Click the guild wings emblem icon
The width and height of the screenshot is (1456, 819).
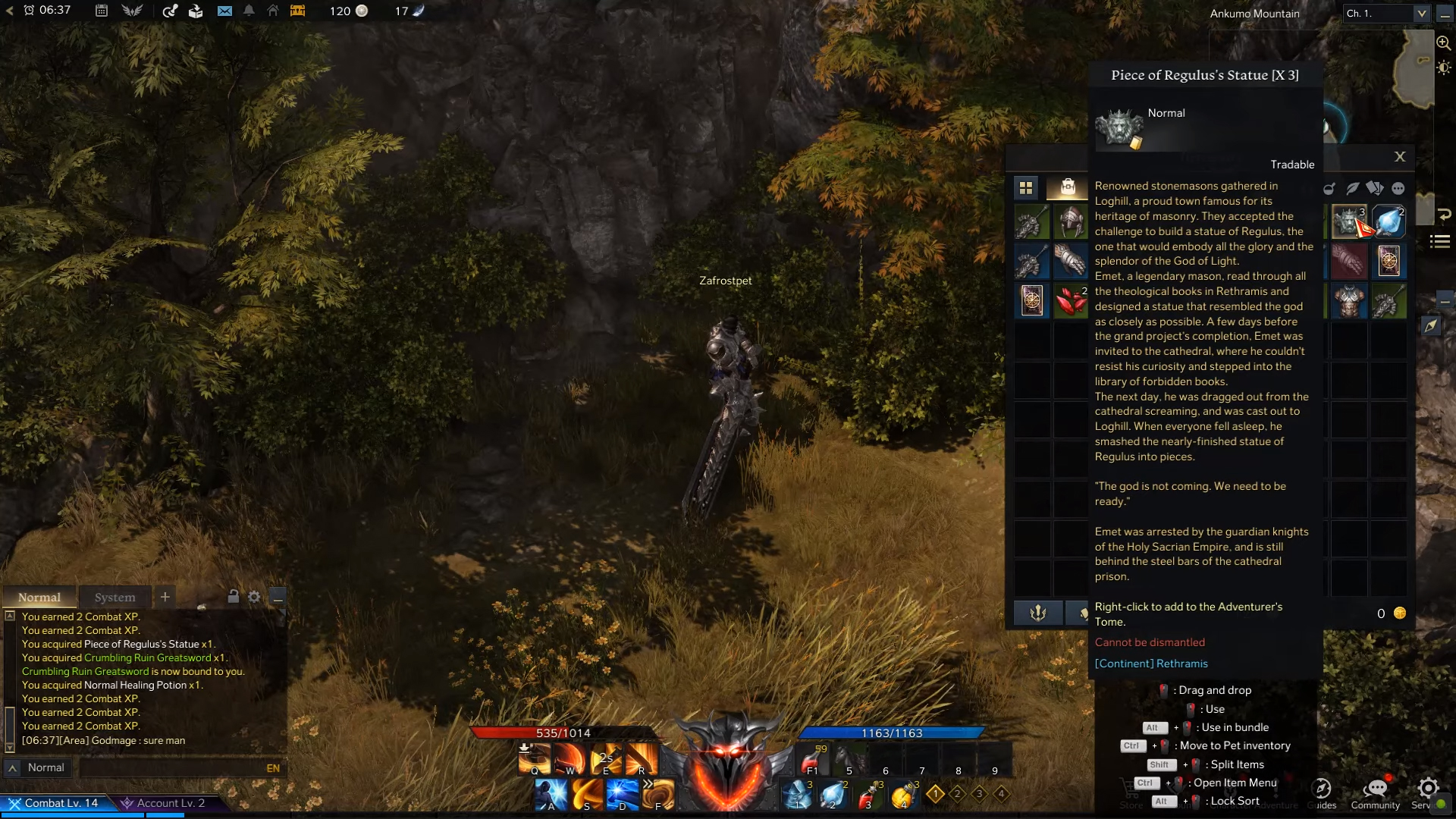[x=130, y=11]
